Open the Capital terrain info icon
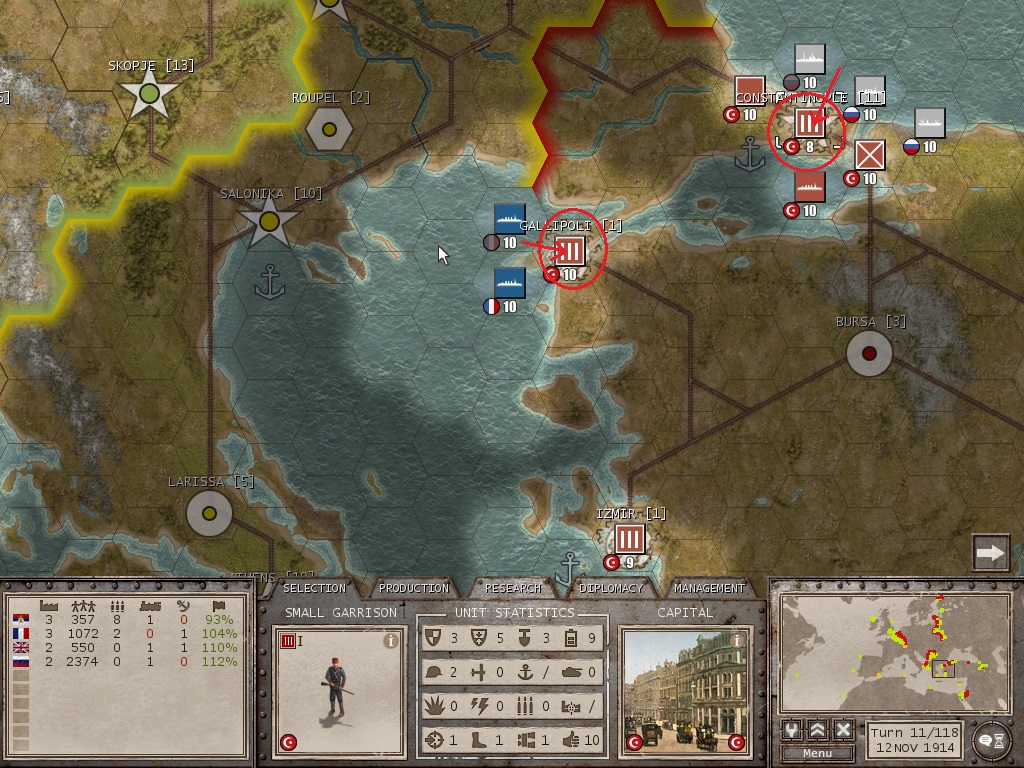The height and width of the screenshot is (768, 1024). [737, 640]
